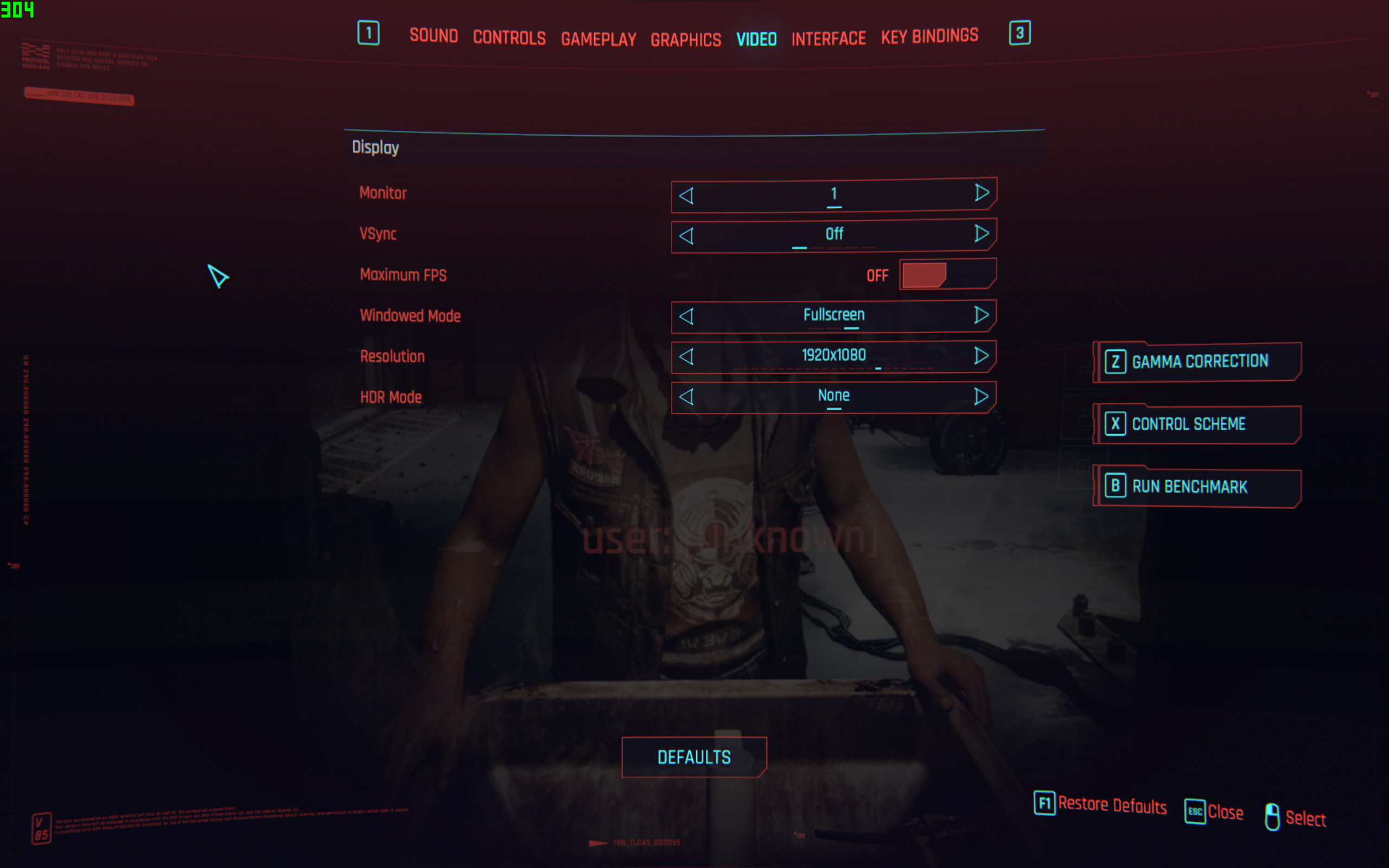Click the left arrow for VSync
This screenshot has width=1389, height=868.
click(686, 236)
